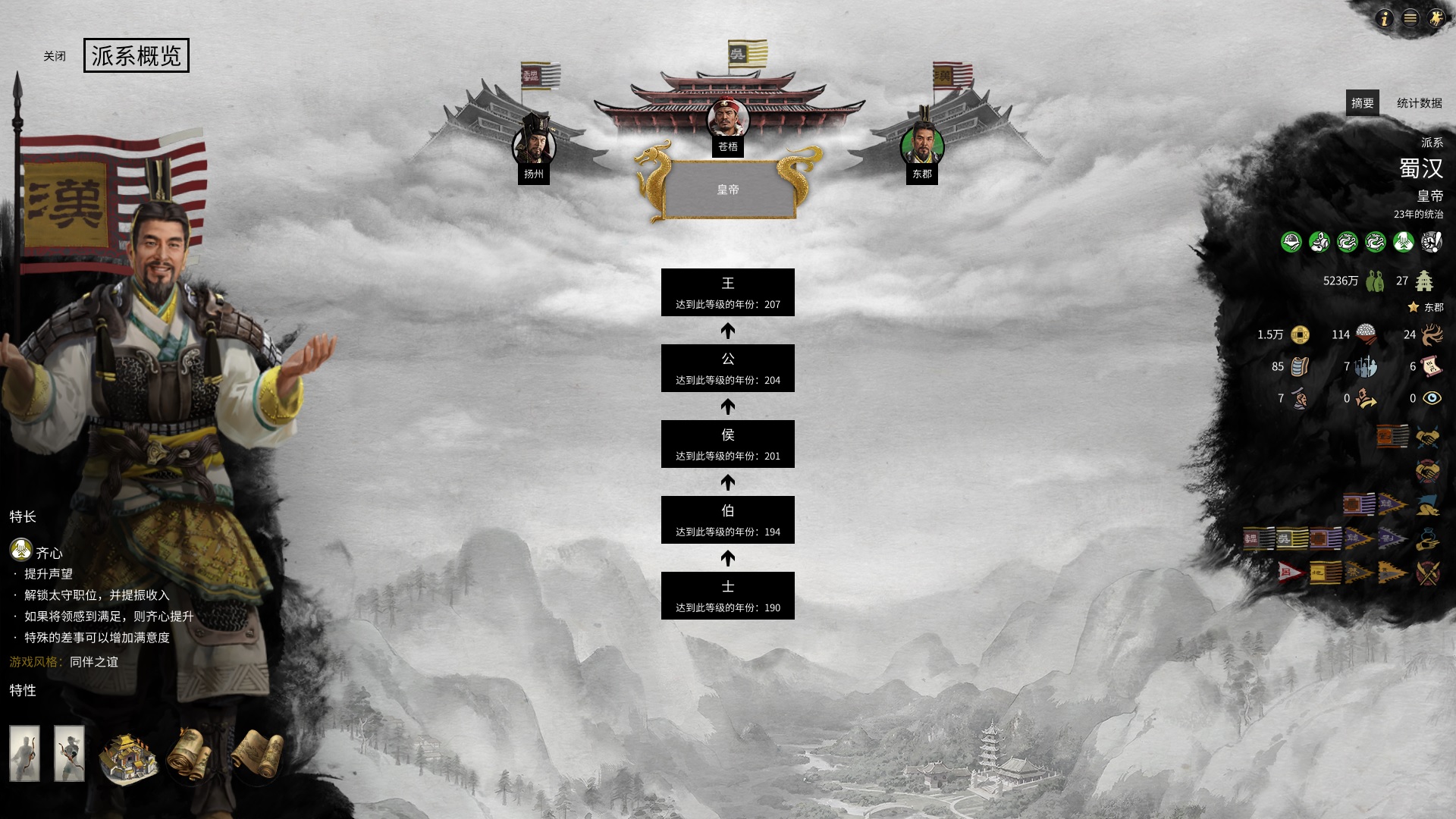The height and width of the screenshot is (819, 1456).
Task: Open the hamburger menu at top right
Action: 1411,19
